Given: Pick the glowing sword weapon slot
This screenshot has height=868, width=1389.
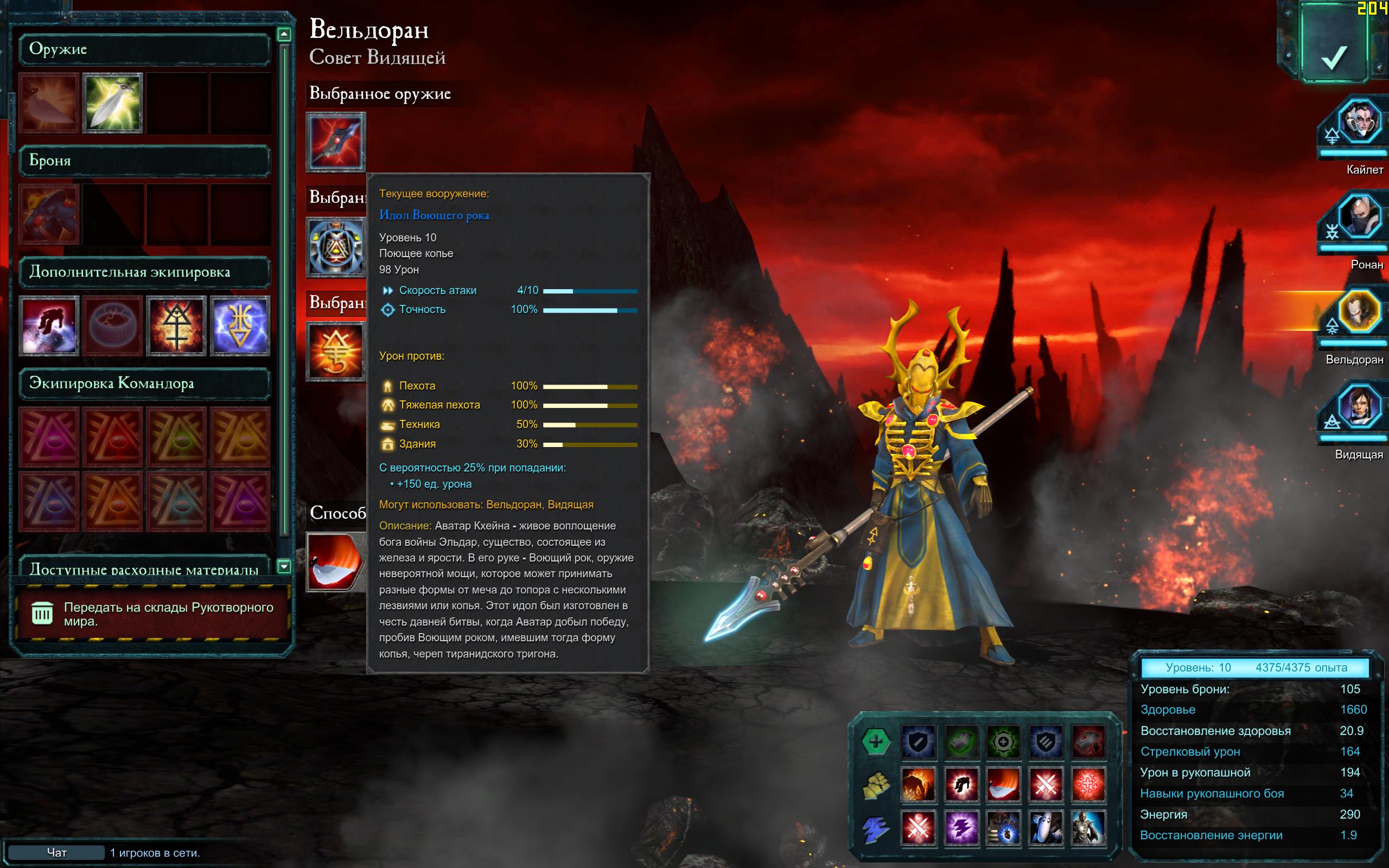Looking at the screenshot, I should pyautogui.click(x=112, y=103).
